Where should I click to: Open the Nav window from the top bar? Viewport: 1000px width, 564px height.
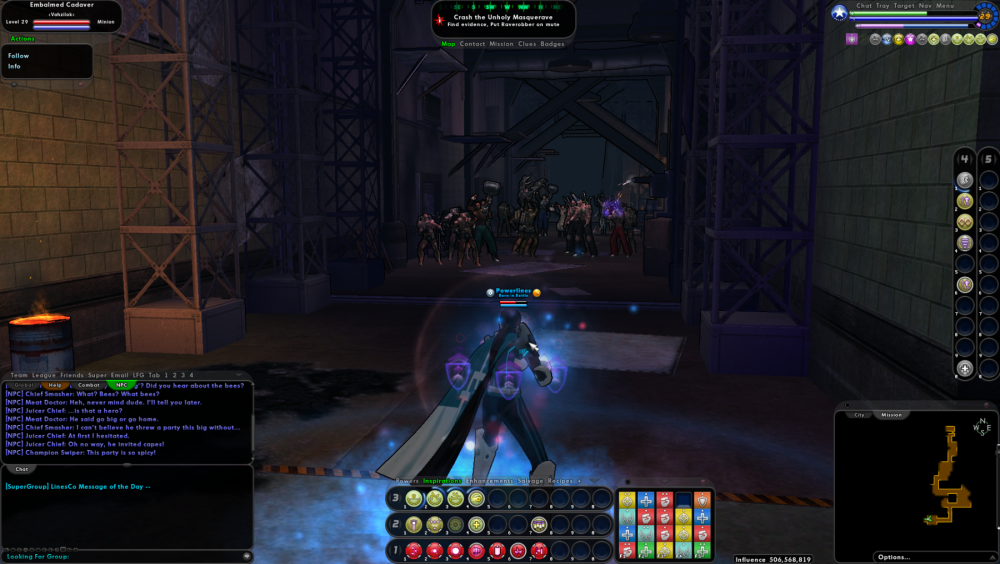(926, 6)
